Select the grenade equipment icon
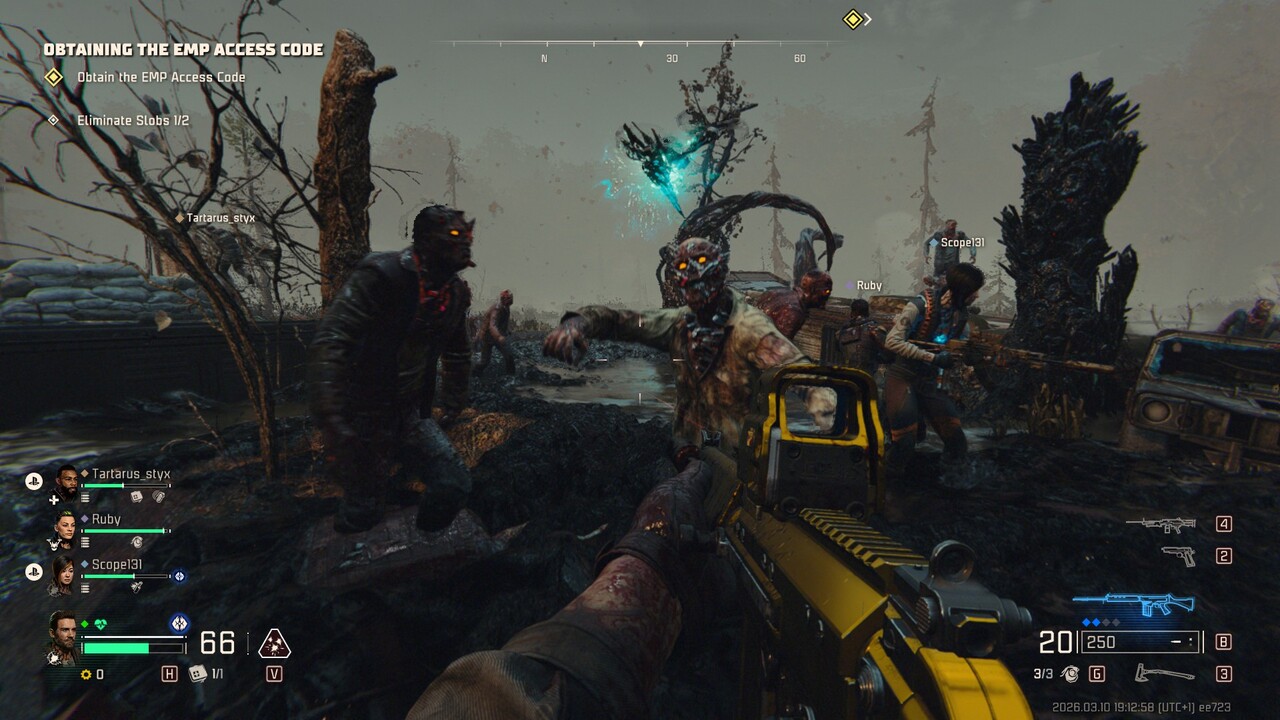This screenshot has height=720, width=1280. (x=1070, y=674)
